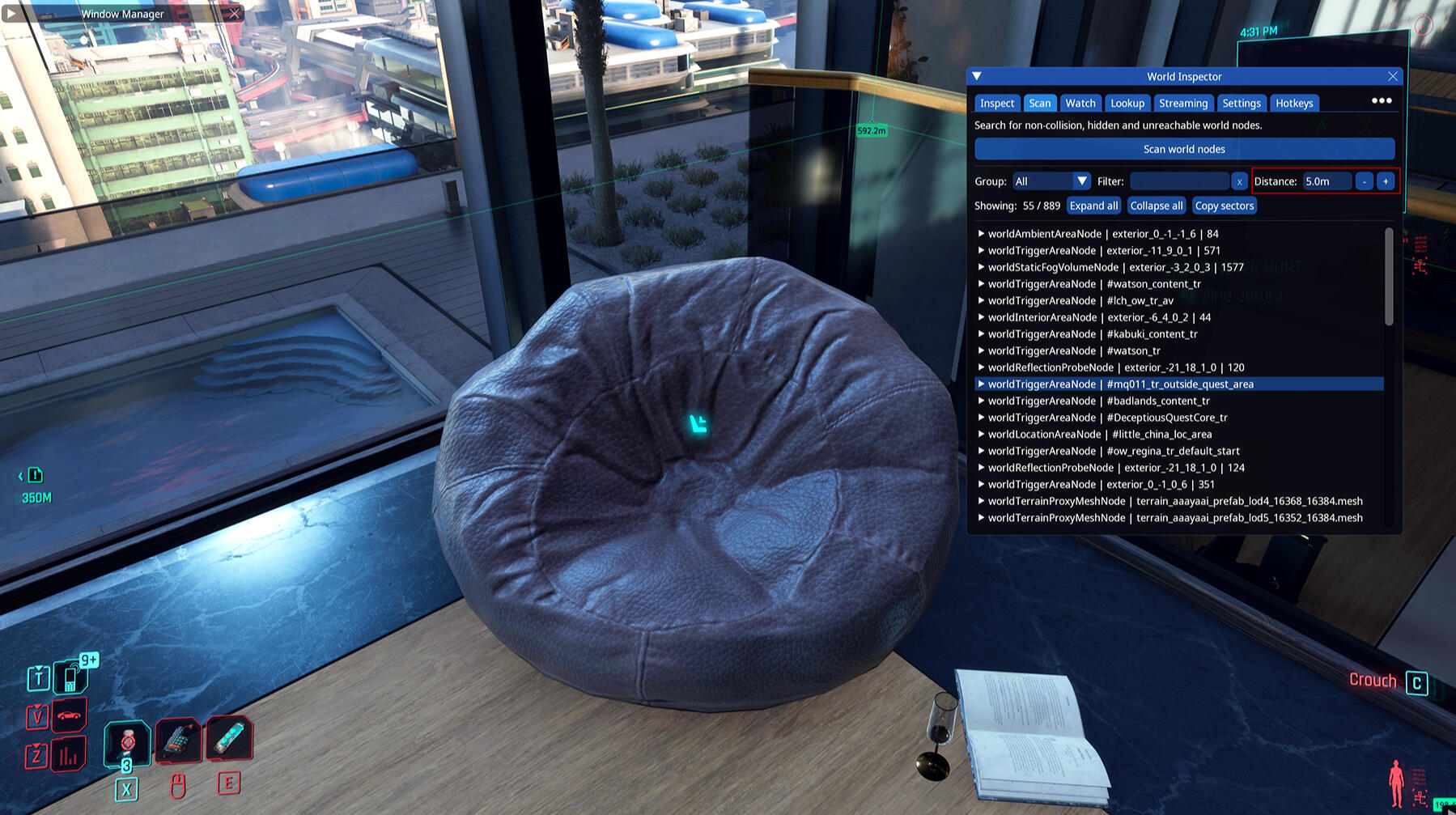Focus the Filter text field
The height and width of the screenshot is (815, 1456).
point(1179,181)
